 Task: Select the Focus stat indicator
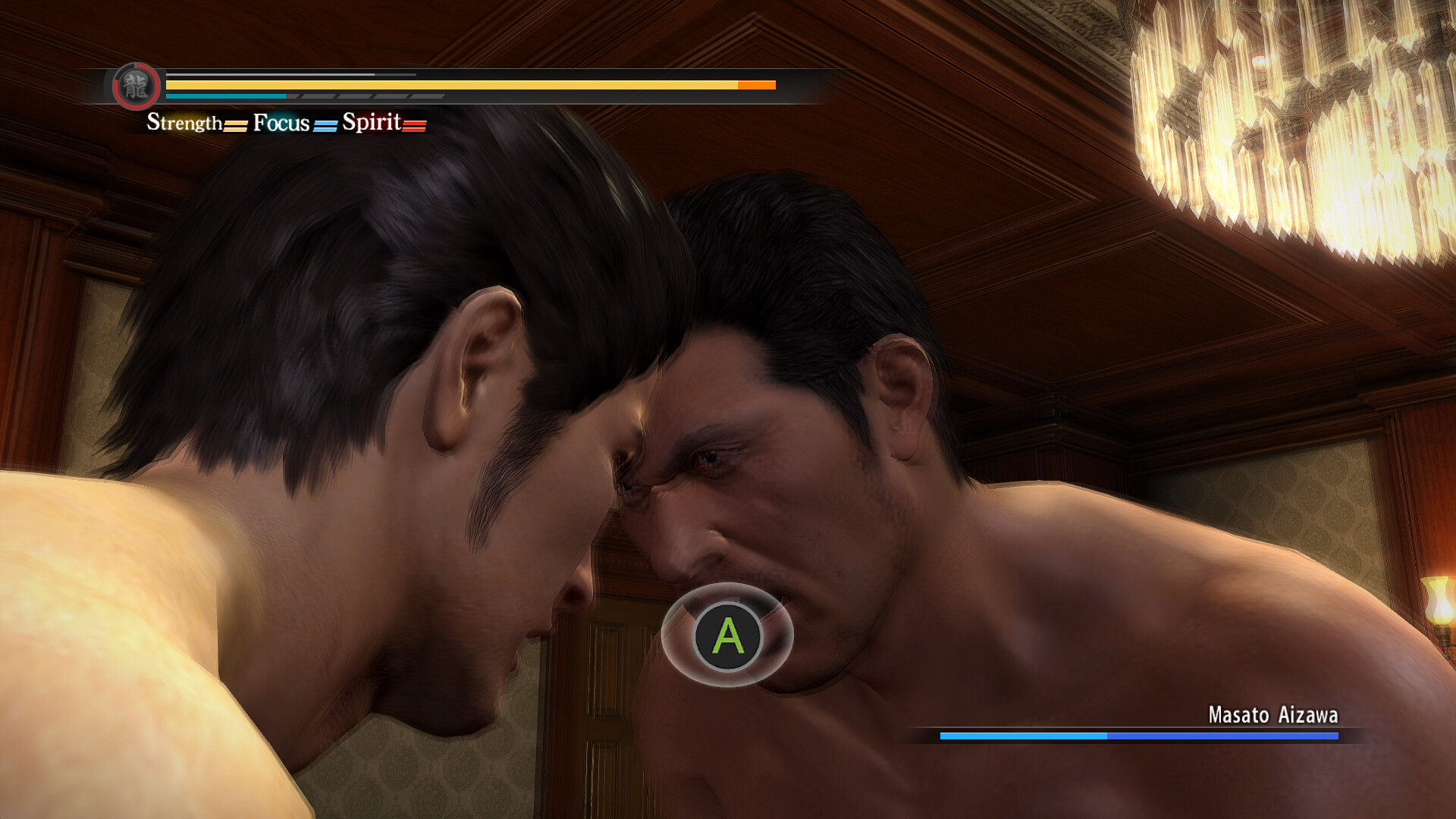click(x=294, y=123)
